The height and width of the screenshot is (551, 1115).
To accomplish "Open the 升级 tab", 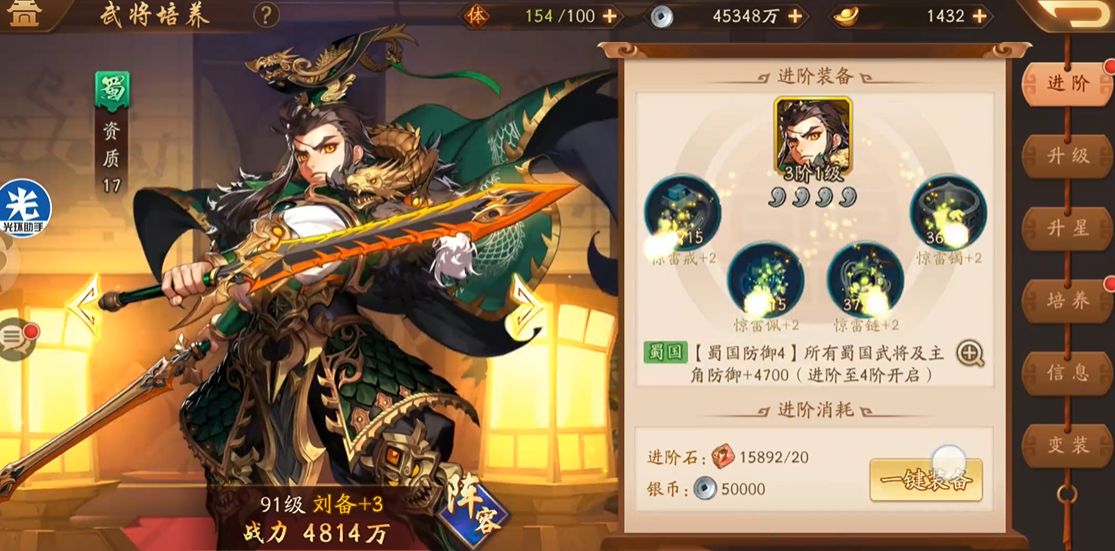I will pyautogui.click(x=1067, y=156).
